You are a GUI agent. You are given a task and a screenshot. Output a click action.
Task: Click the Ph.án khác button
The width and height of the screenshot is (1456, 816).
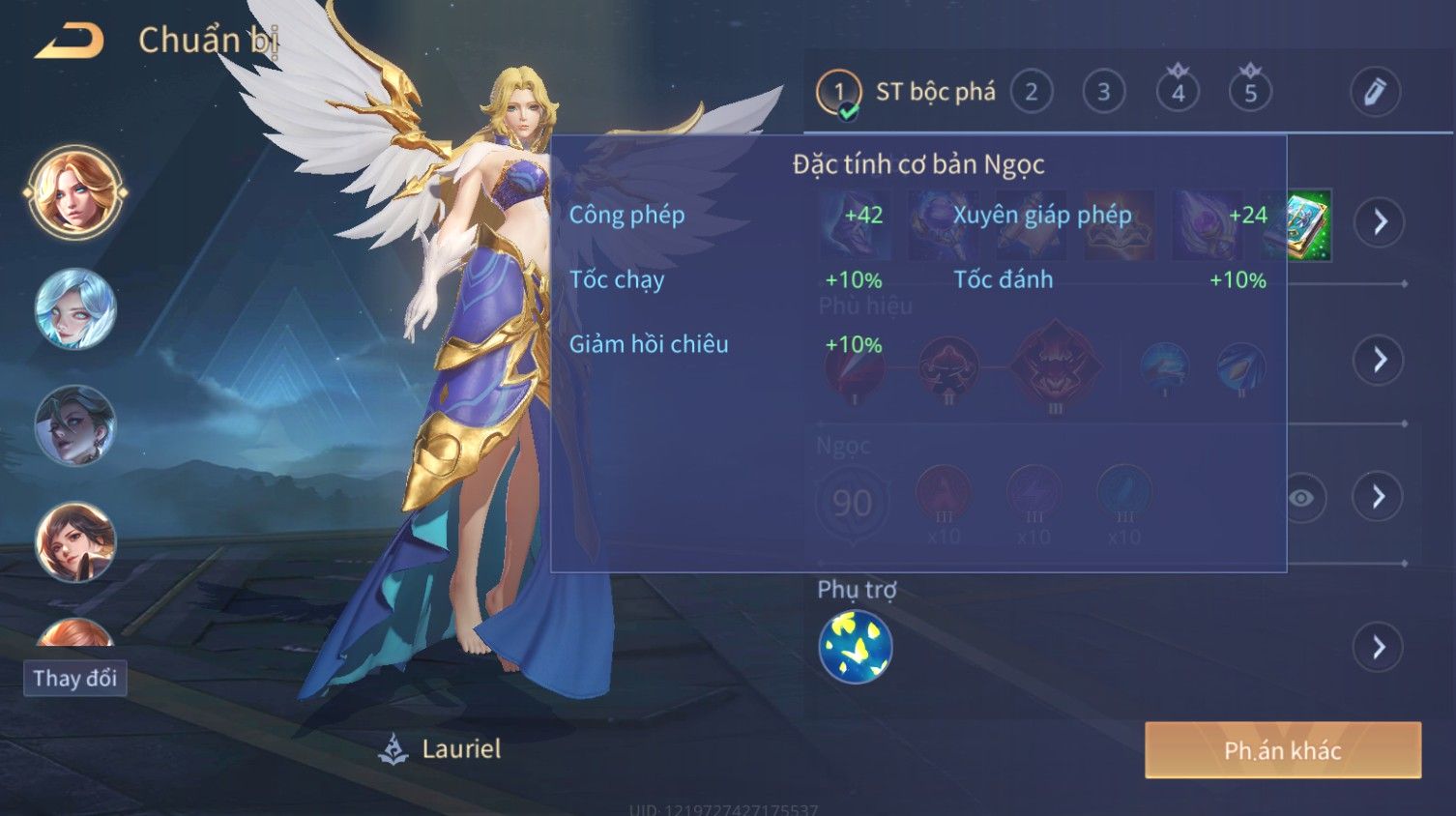pyautogui.click(x=1282, y=750)
